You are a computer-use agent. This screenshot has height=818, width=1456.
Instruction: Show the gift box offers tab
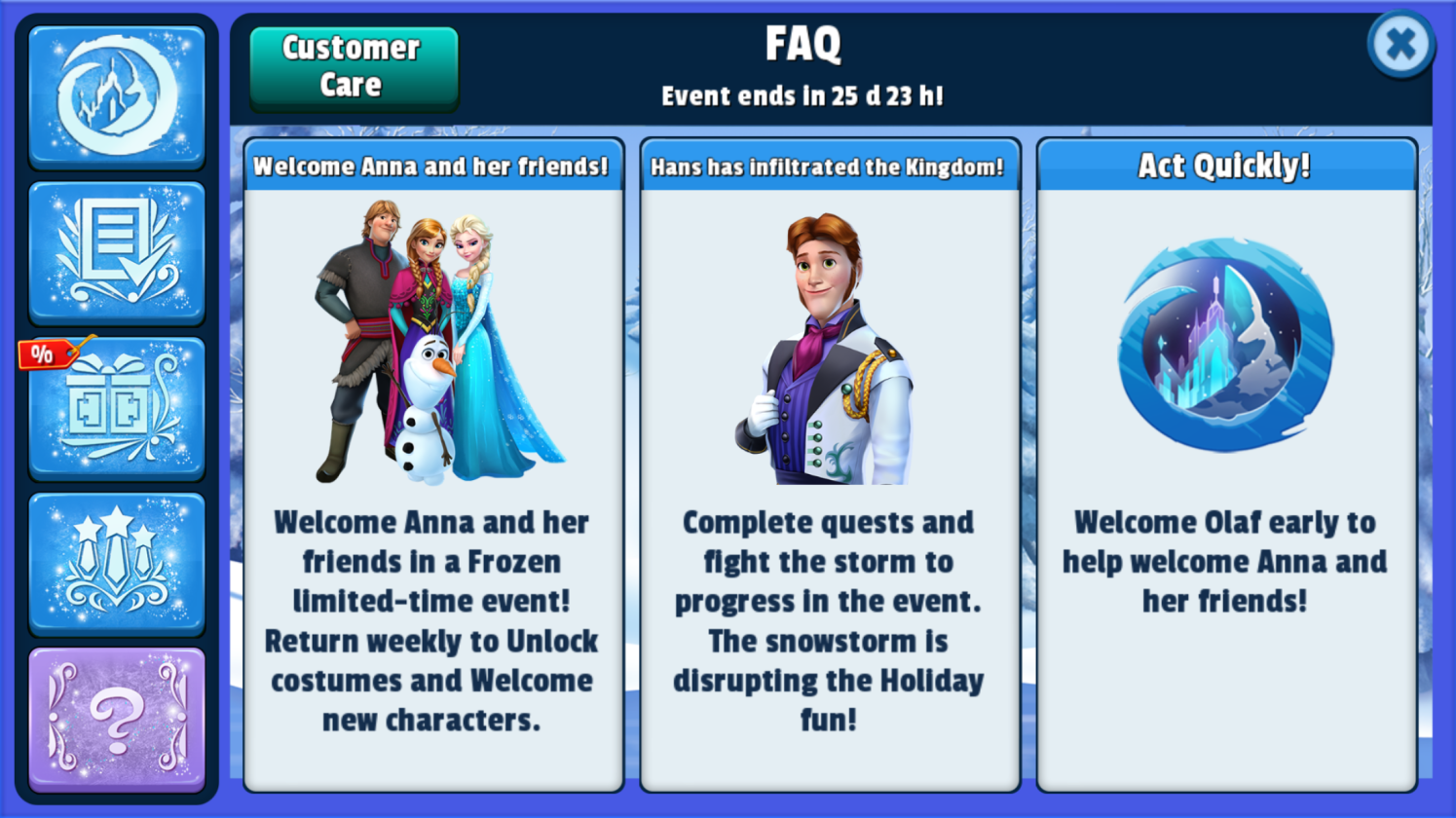coord(117,408)
